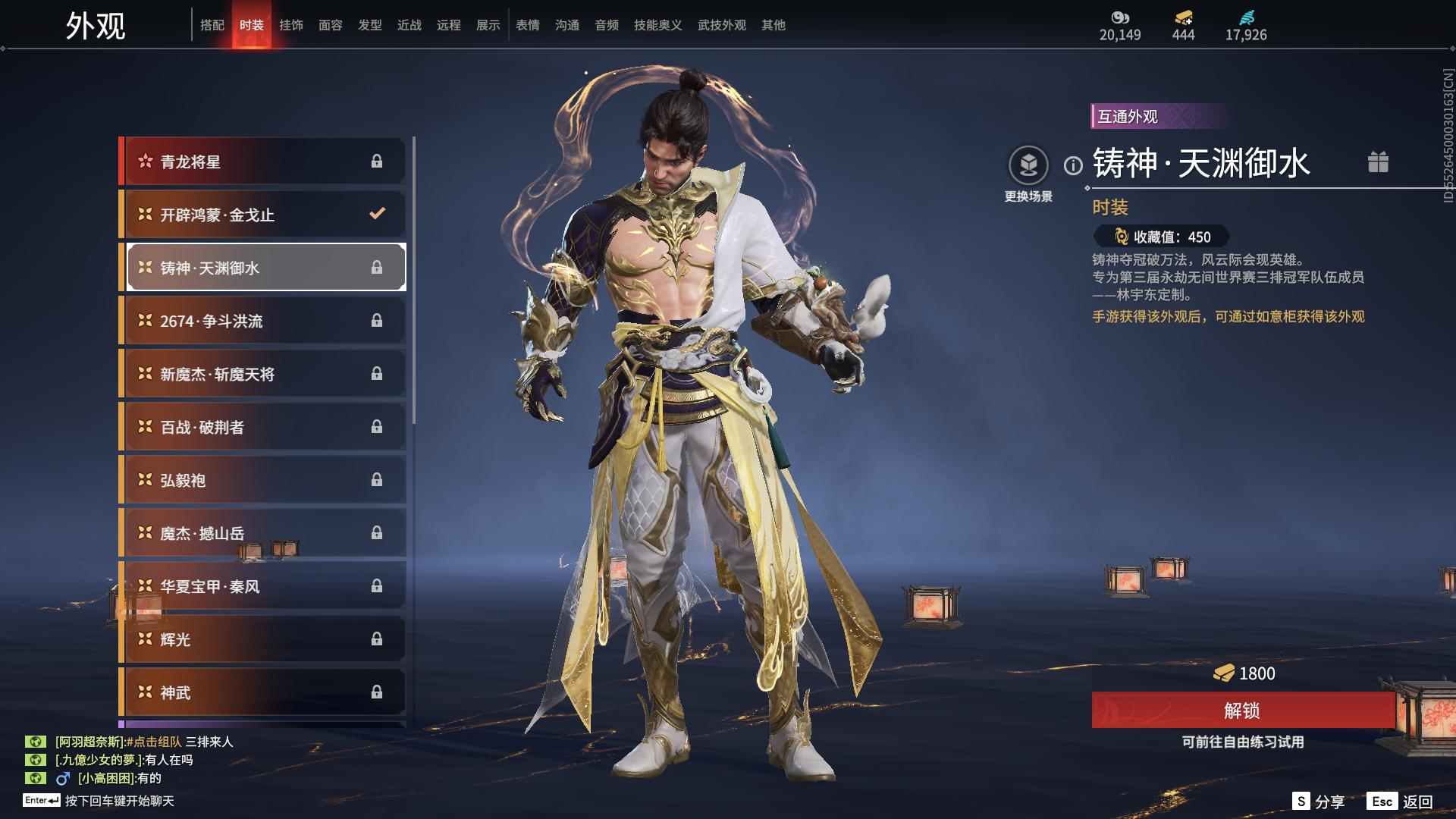The width and height of the screenshot is (1456, 819).
Task: Switch to the 武技外观 tab
Action: coord(721,25)
